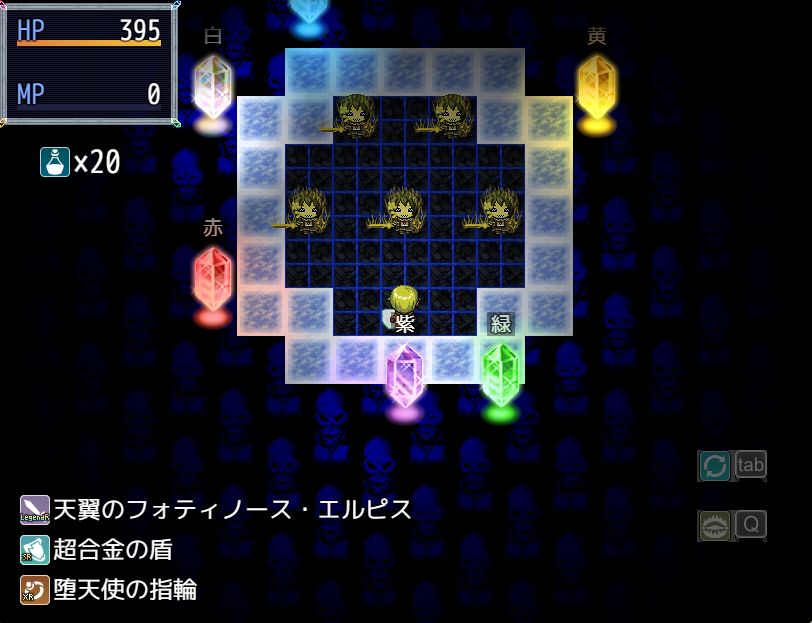Use the potion icon showing x20
Image resolution: width=812 pixels, height=623 pixels.
tap(54, 161)
